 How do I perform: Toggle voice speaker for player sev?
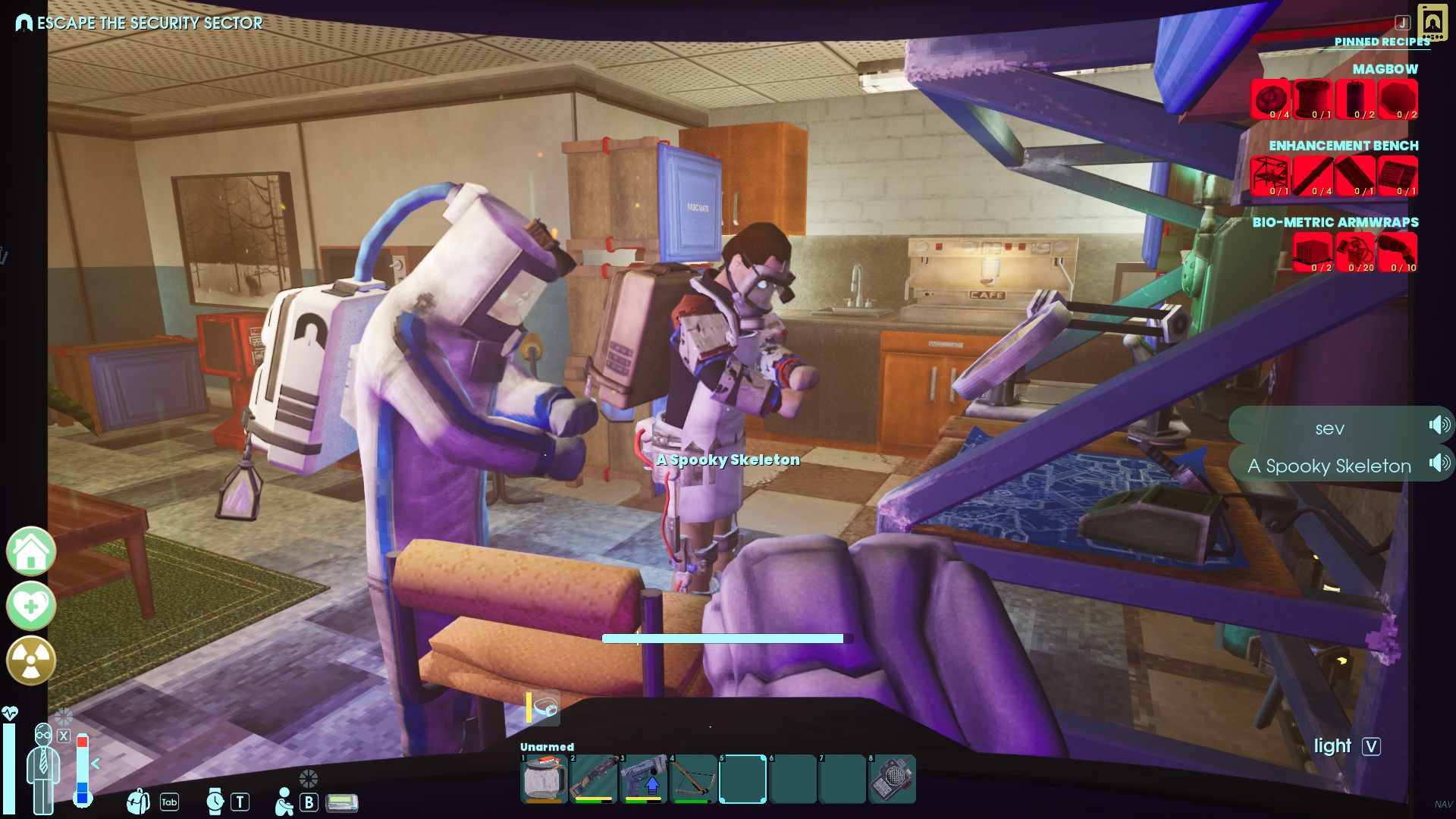(1439, 425)
